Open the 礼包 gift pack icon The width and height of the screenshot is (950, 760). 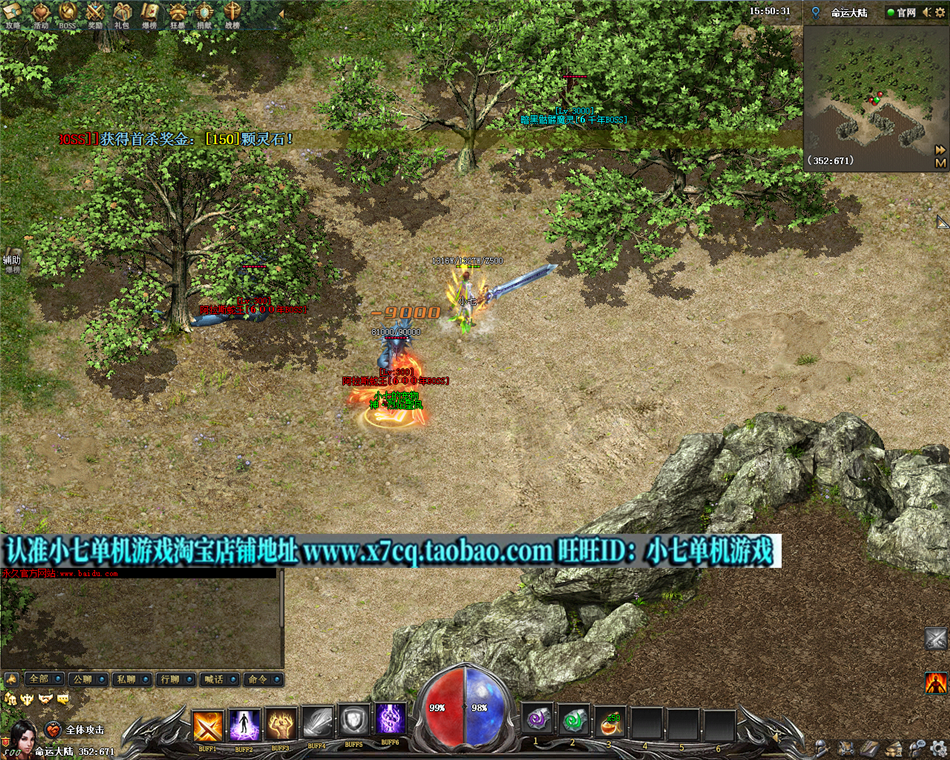(x=122, y=13)
